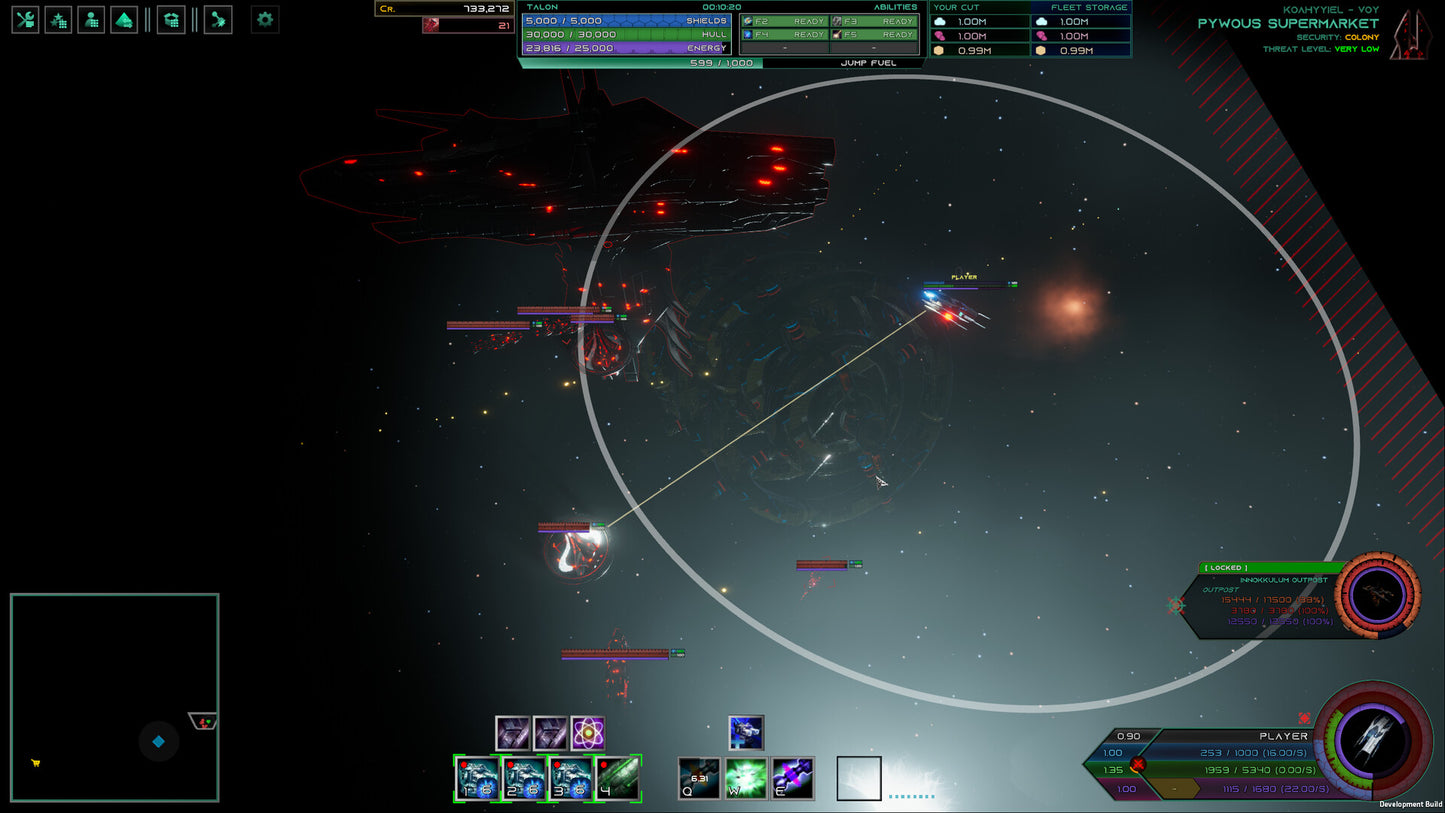The image size is (1445, 813).
Task: Open the gear settings menu
Action: (264, 19)
